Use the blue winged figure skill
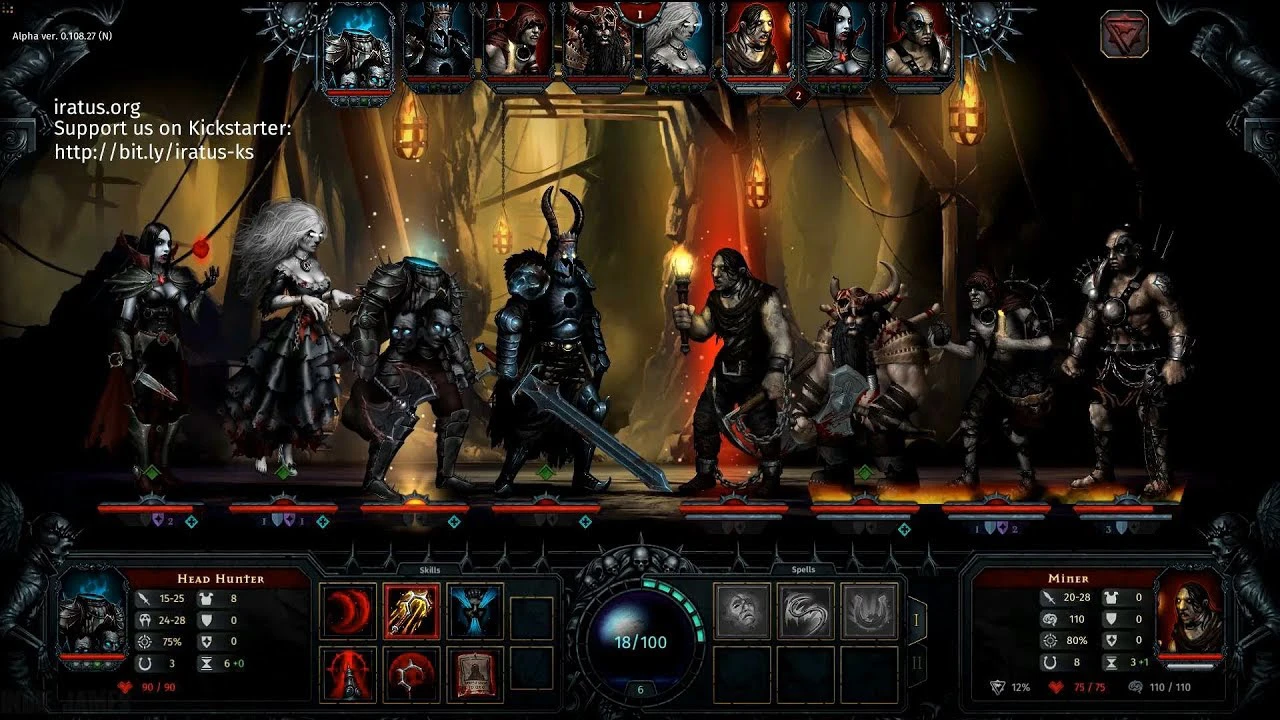Screen dimensions: 1280x720 (474, 611)
